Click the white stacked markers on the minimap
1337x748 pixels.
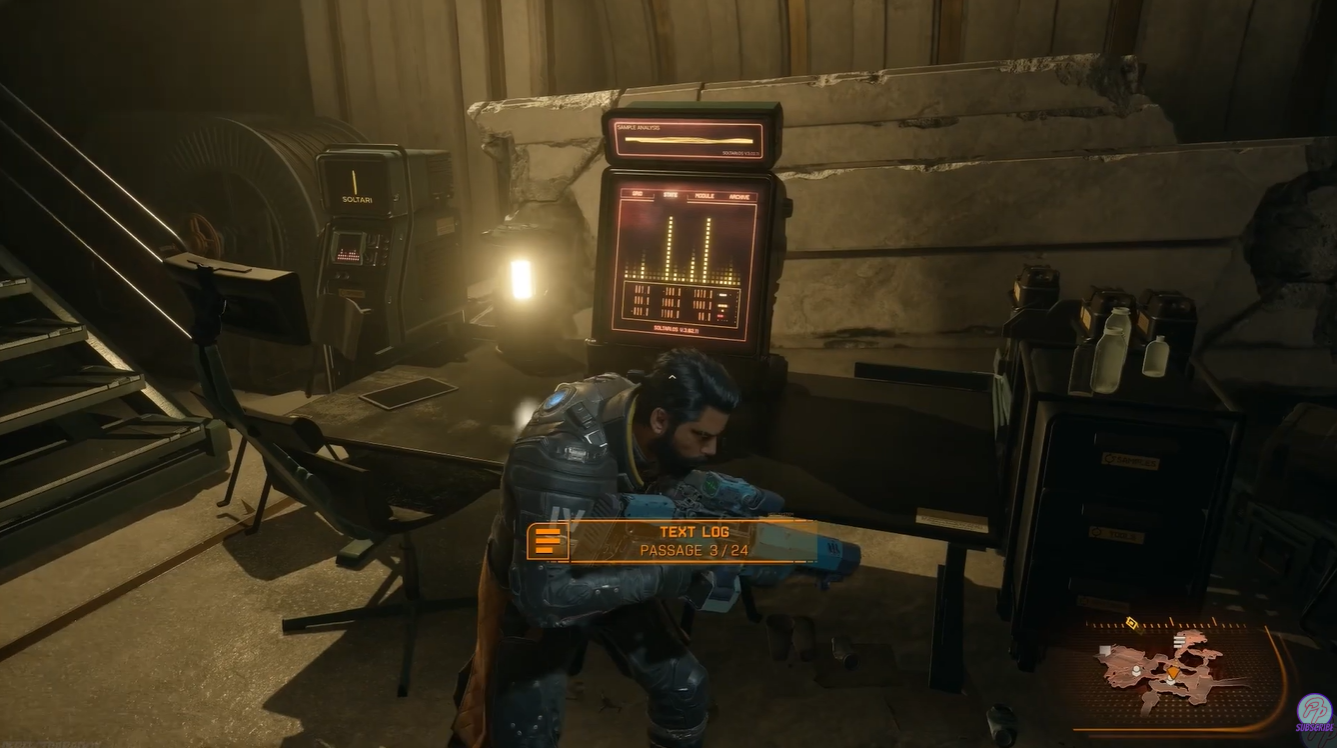[1179, 640]
